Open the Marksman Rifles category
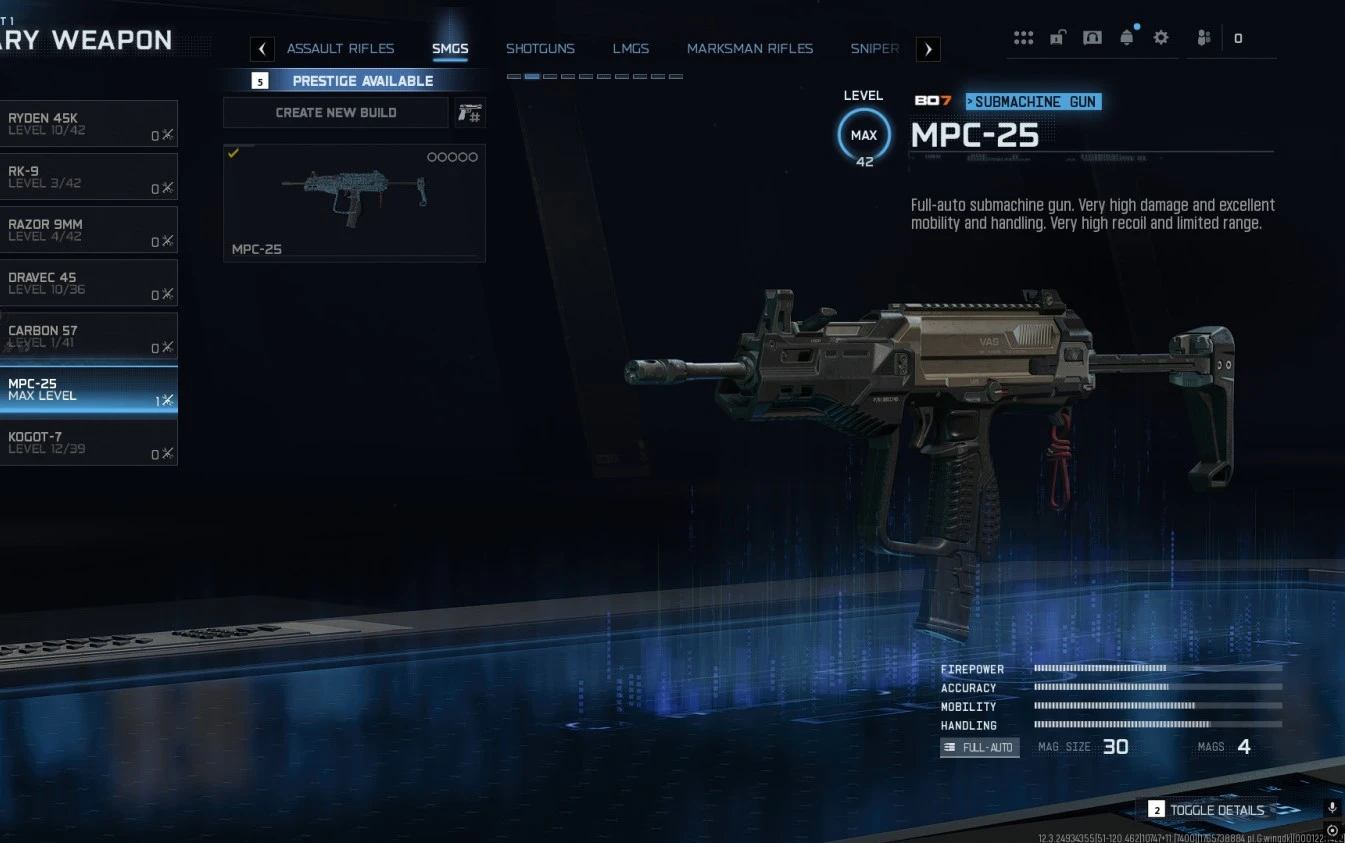Viewport: 1345px width, 843px height. click(x=750, y=48)
